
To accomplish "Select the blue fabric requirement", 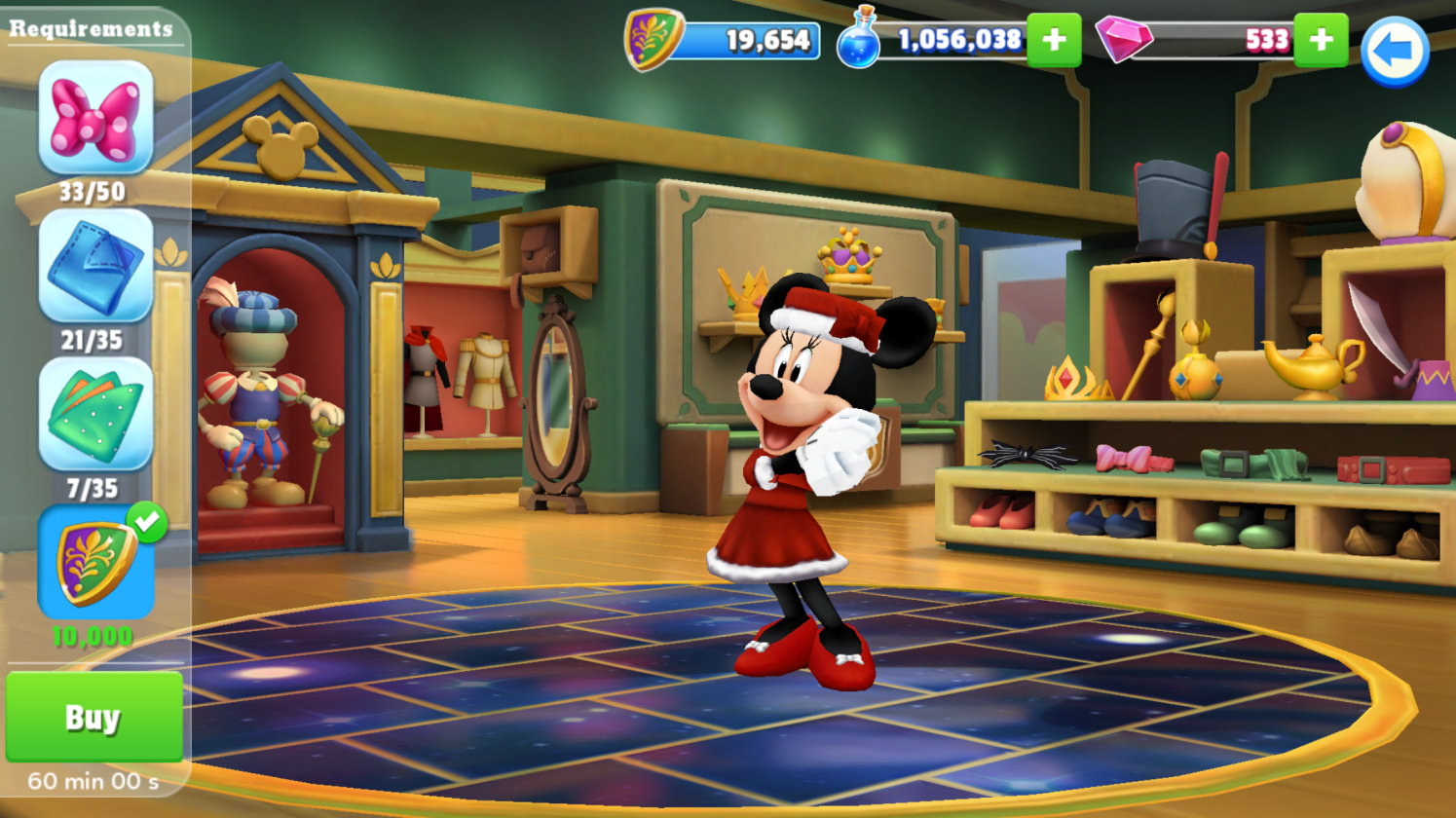I will [x=95, y=266].
